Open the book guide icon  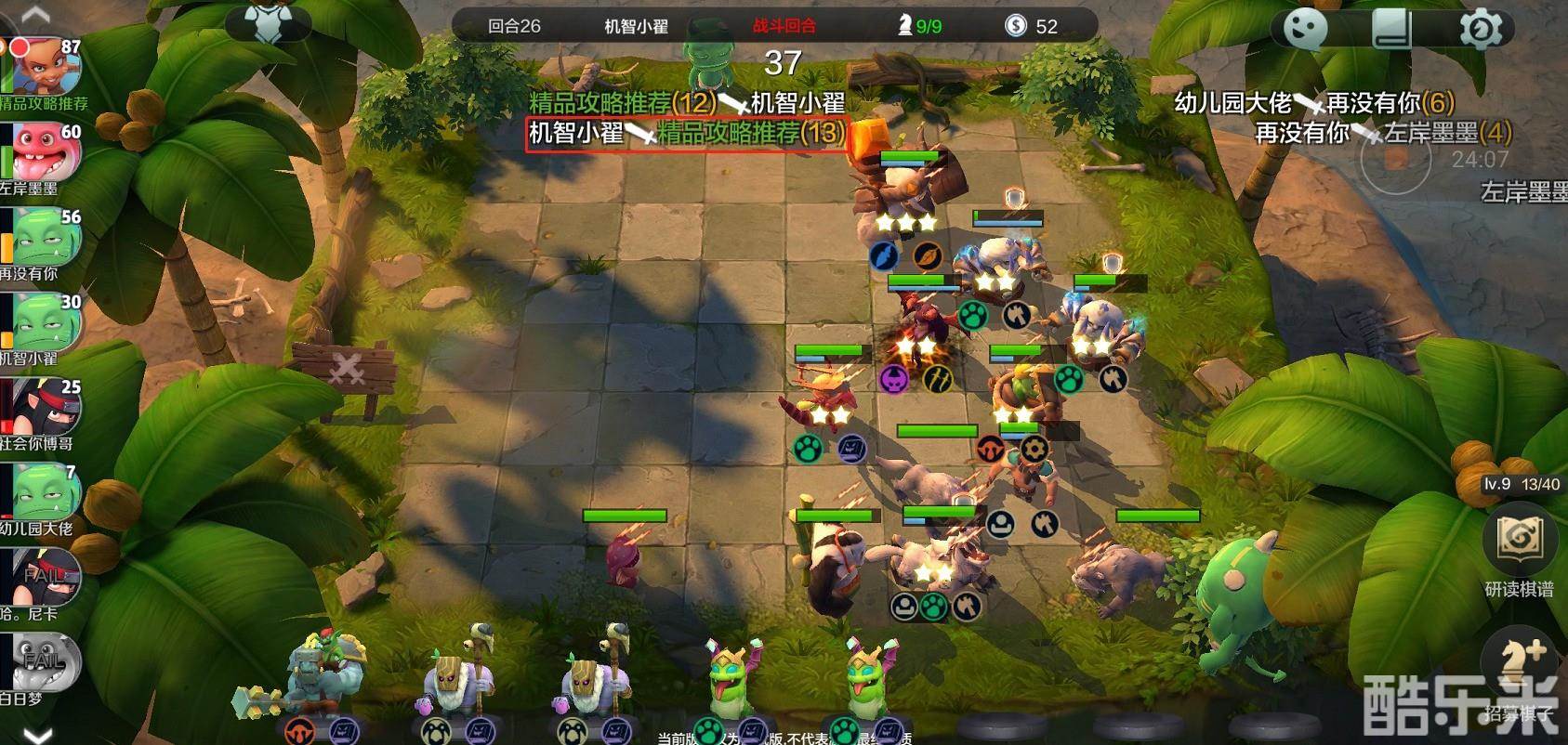[1391, 30]
